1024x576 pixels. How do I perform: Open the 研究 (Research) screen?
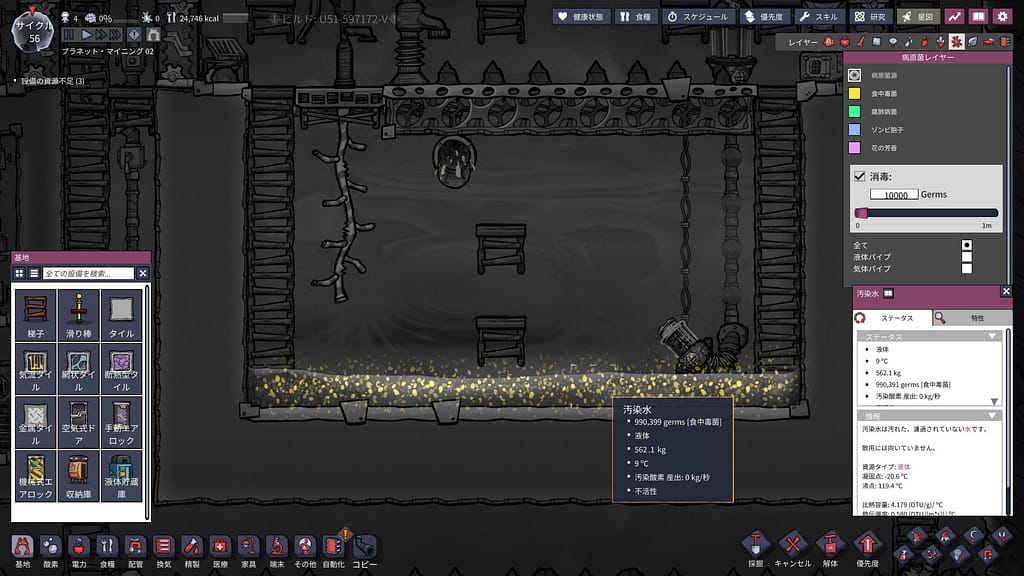click(x=870, y=16)
